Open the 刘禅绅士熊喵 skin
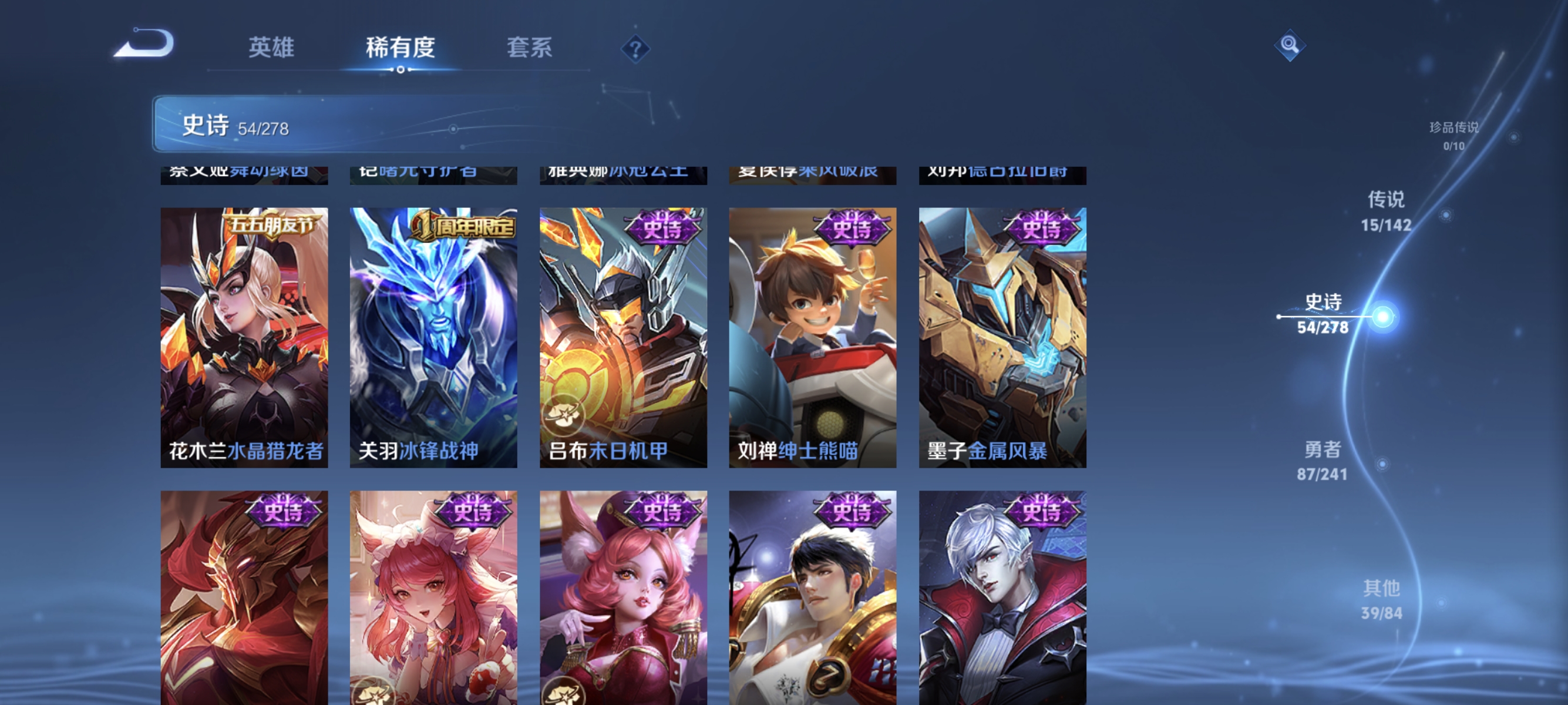The height and width of the screenshot is (705, 1568). tap(812, 338)
